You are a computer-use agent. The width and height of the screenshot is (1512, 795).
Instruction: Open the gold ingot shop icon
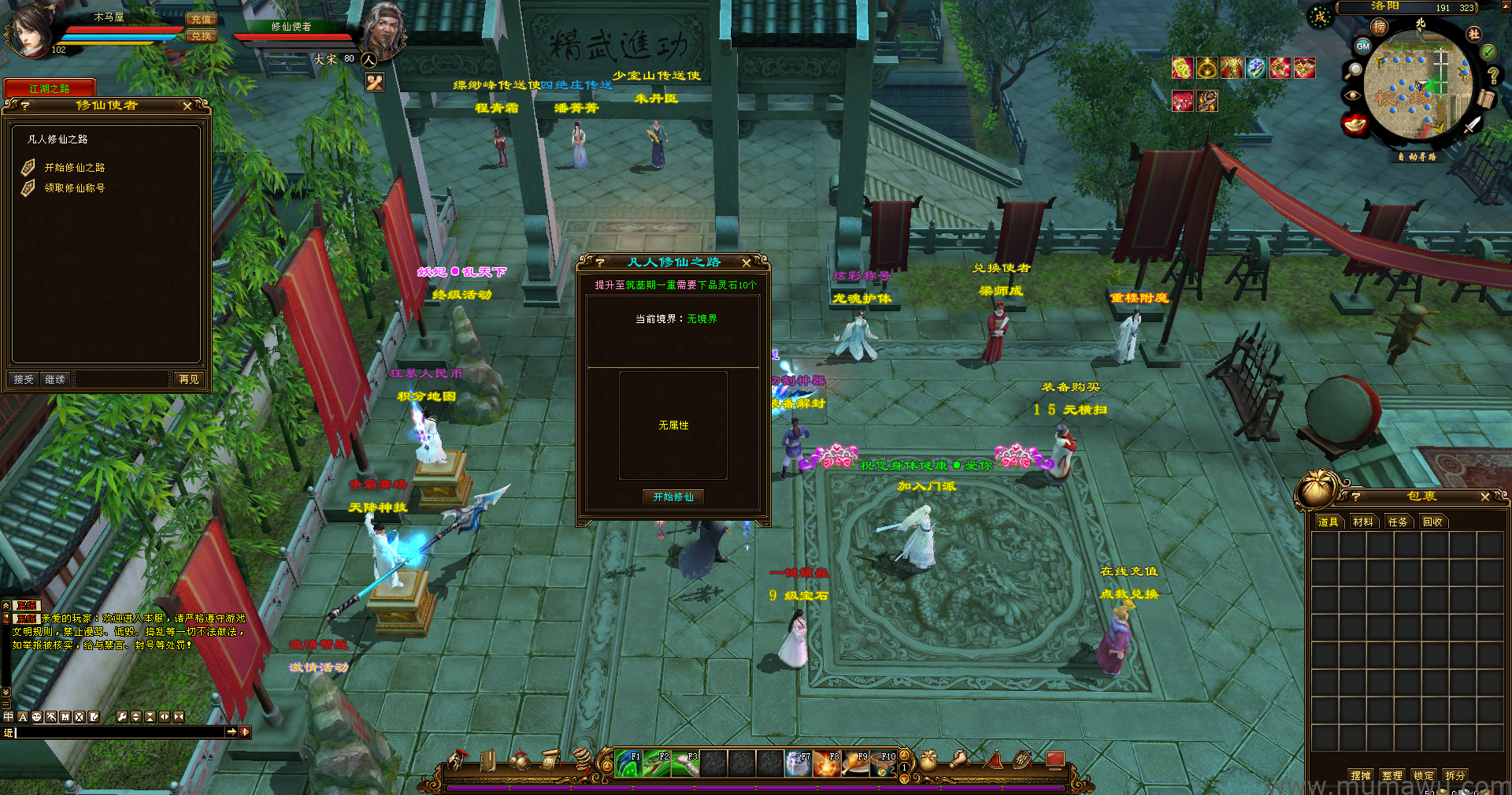(x=1354, y=124)
